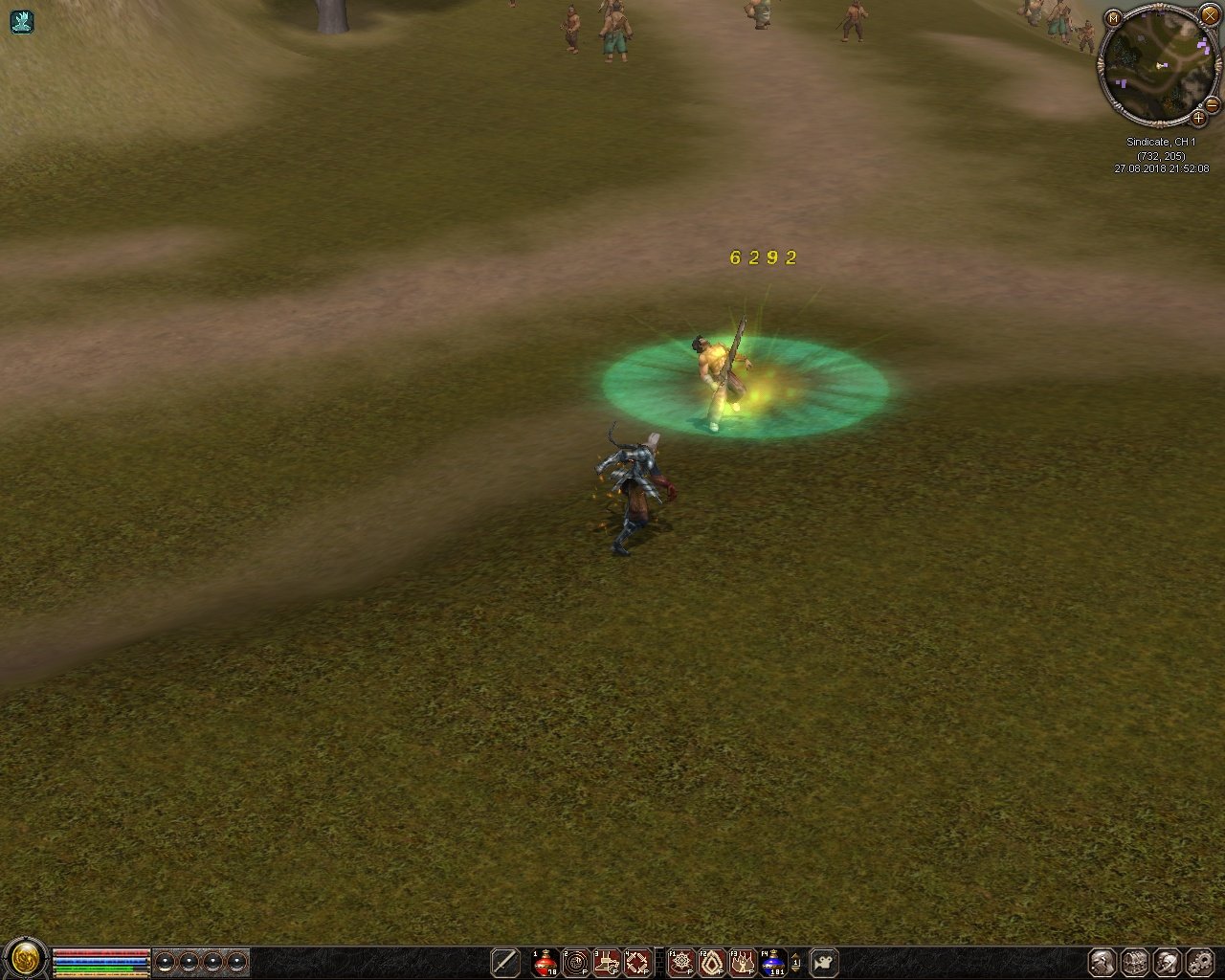The width and height of the screenshot is (1225, 980).
Task: Activate the boot dash skill in slot 3
Action: pyautogui.click(x=607, y=962)
